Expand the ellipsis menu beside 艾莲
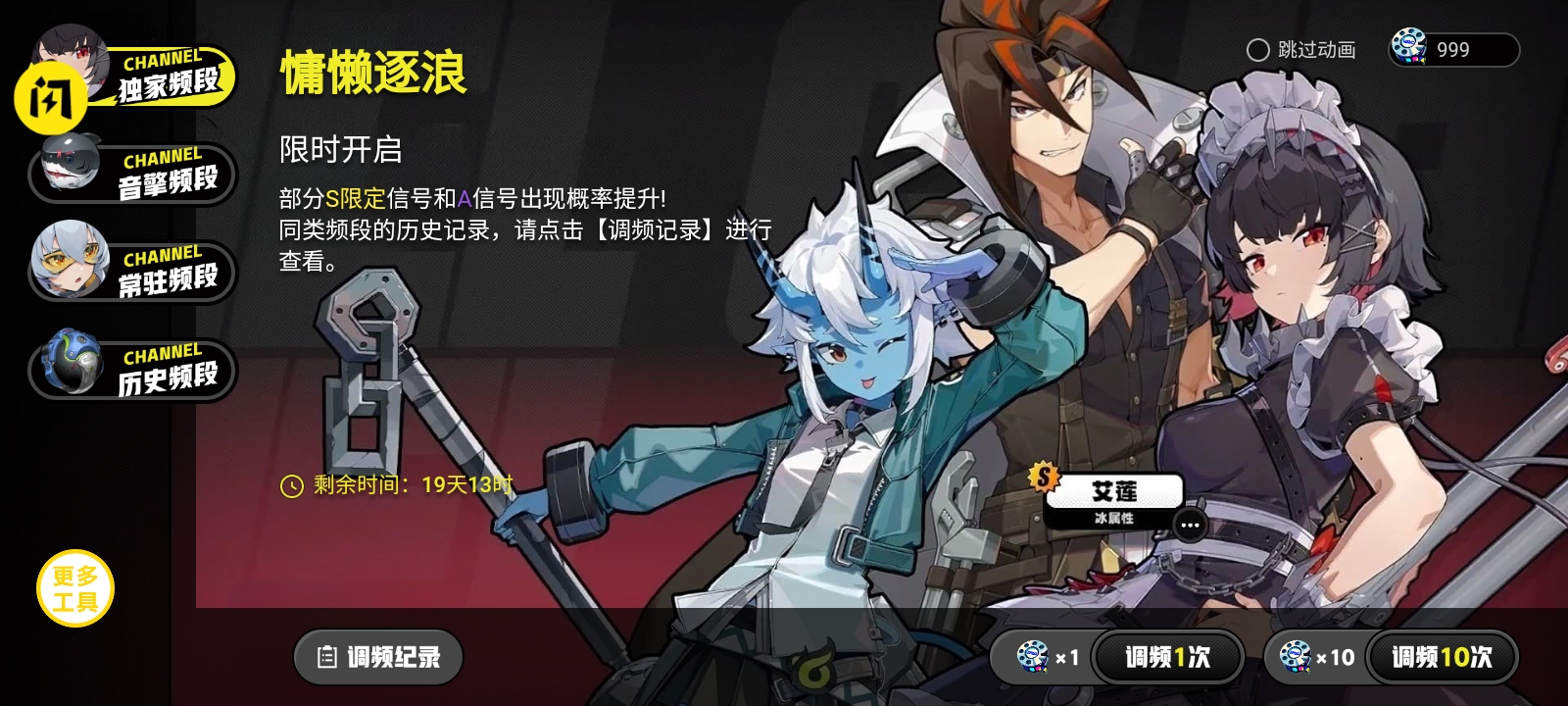The width and height of the screenshot is (1568, 706). tap(1192, 527)
